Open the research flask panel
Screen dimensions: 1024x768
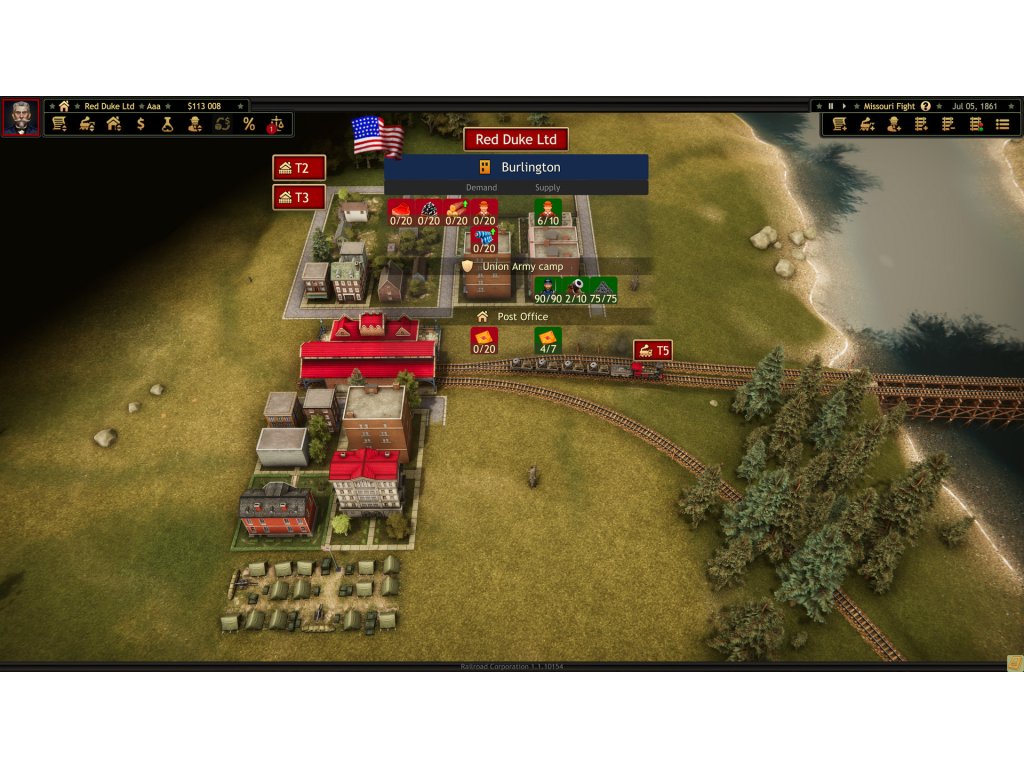(168, 124)
